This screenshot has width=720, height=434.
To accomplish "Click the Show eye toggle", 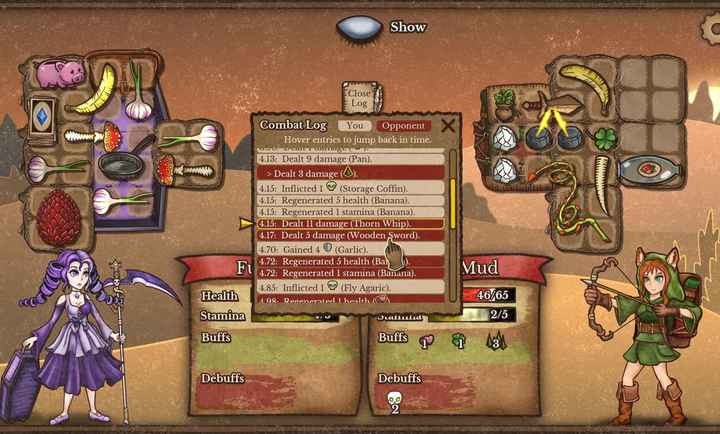I will pos(357,27).
